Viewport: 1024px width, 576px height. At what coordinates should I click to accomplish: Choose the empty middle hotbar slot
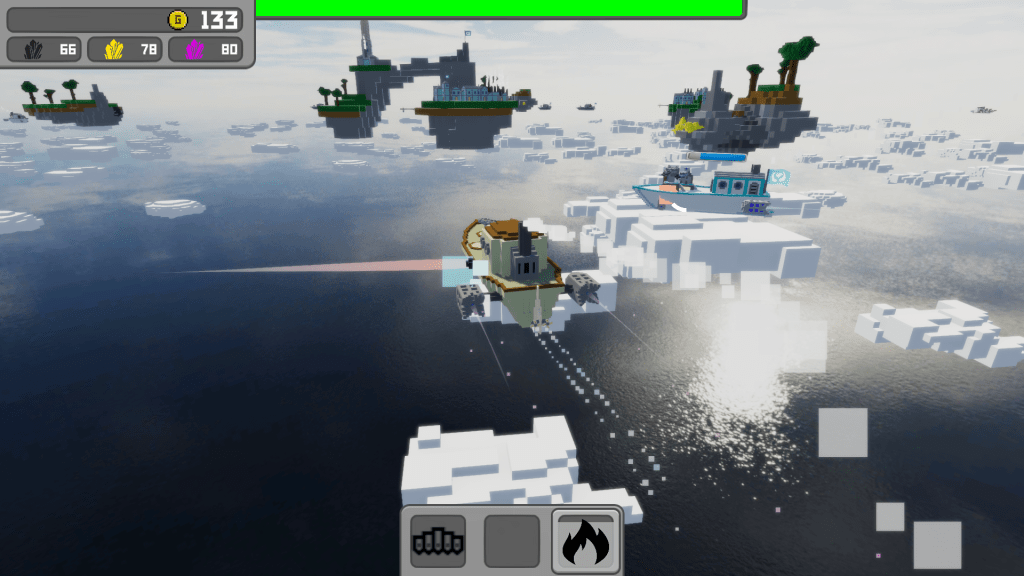pos(512,541)
